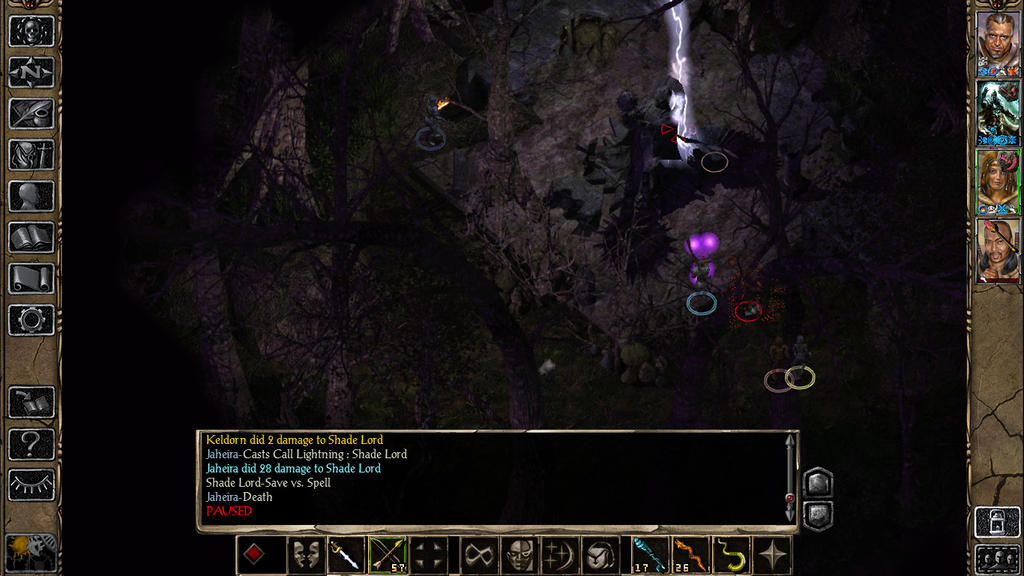1024x576 pixels.
Task: Choose the bottom party member portrait
Action: [x=997, y=250]
